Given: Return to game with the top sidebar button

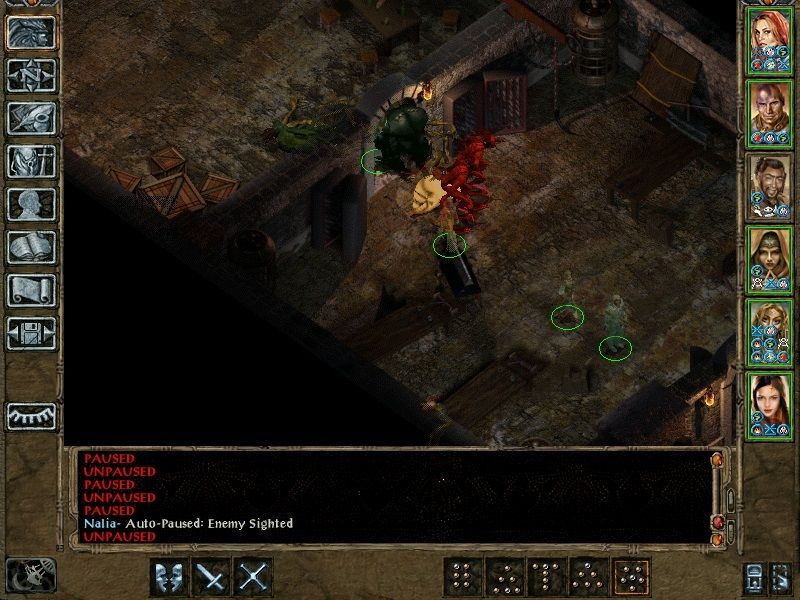Looking at the screenshot, I should point(31,32).
